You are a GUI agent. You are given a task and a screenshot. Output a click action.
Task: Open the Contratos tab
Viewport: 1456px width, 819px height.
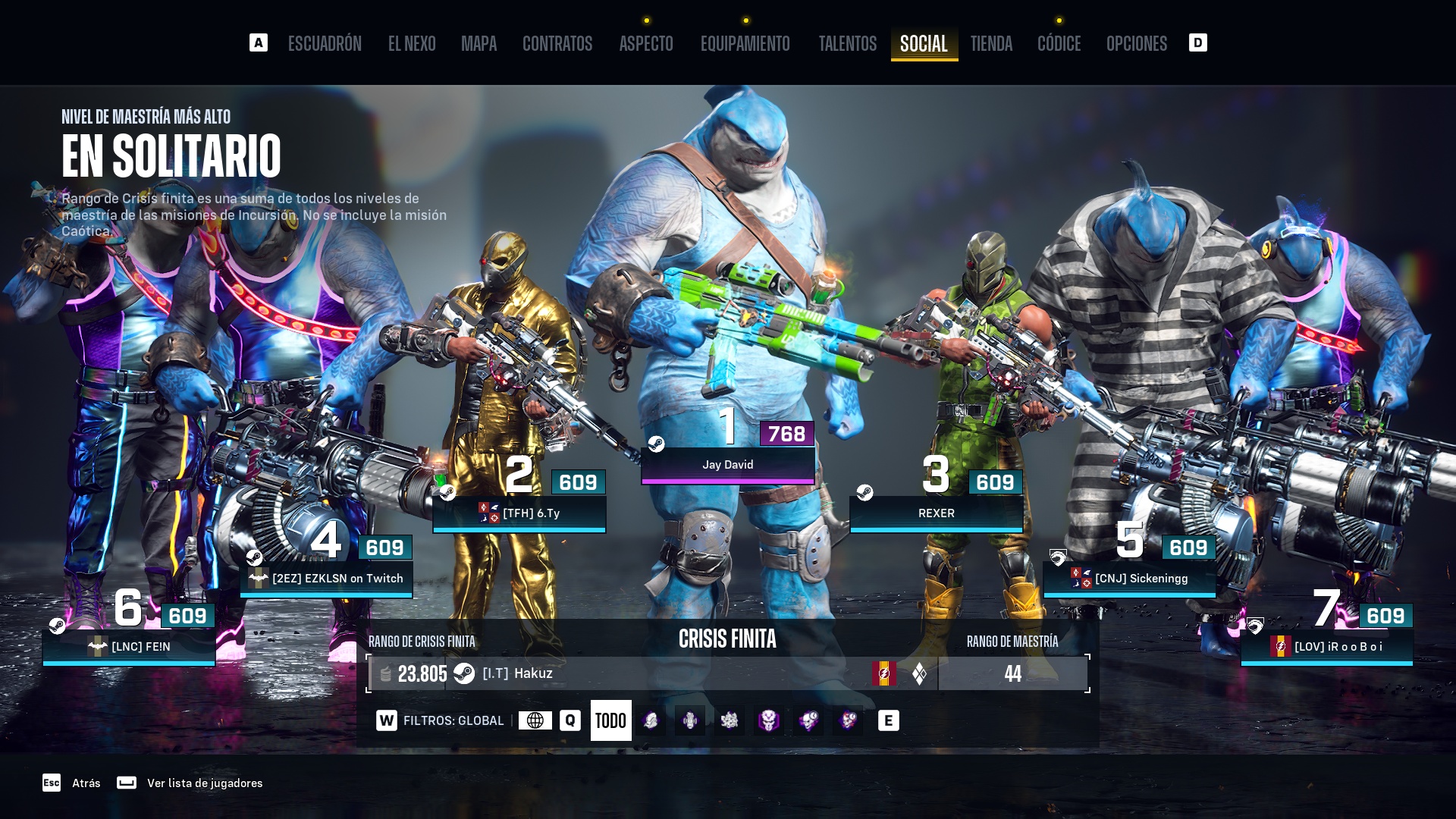557,44
